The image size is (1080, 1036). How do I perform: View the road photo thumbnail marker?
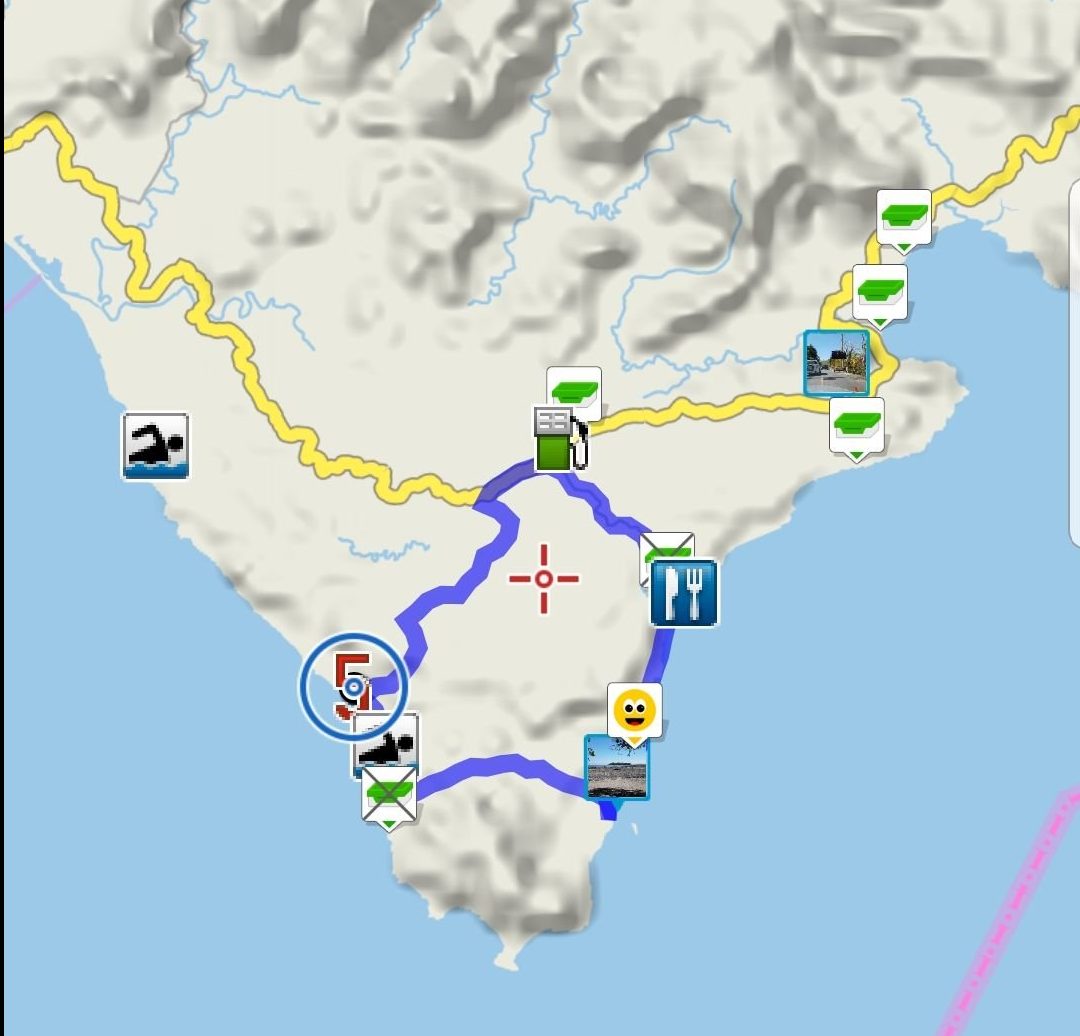click(836, 364)
